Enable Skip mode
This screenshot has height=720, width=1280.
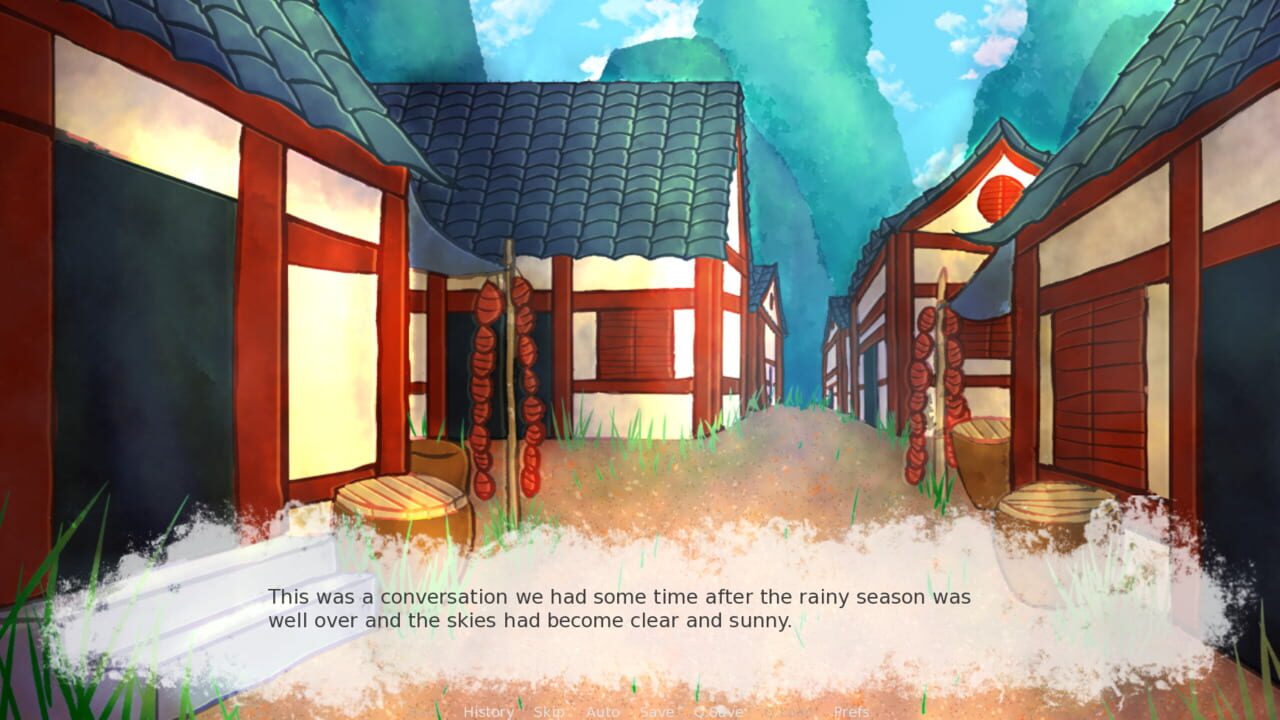547,712
